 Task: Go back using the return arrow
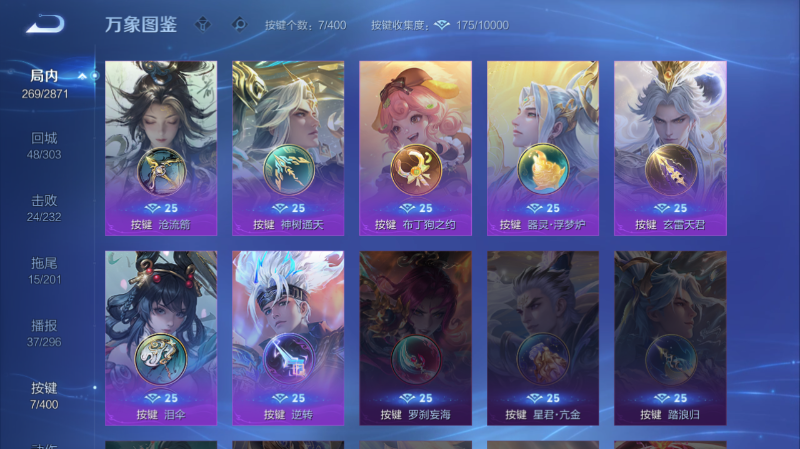[45, 24]
